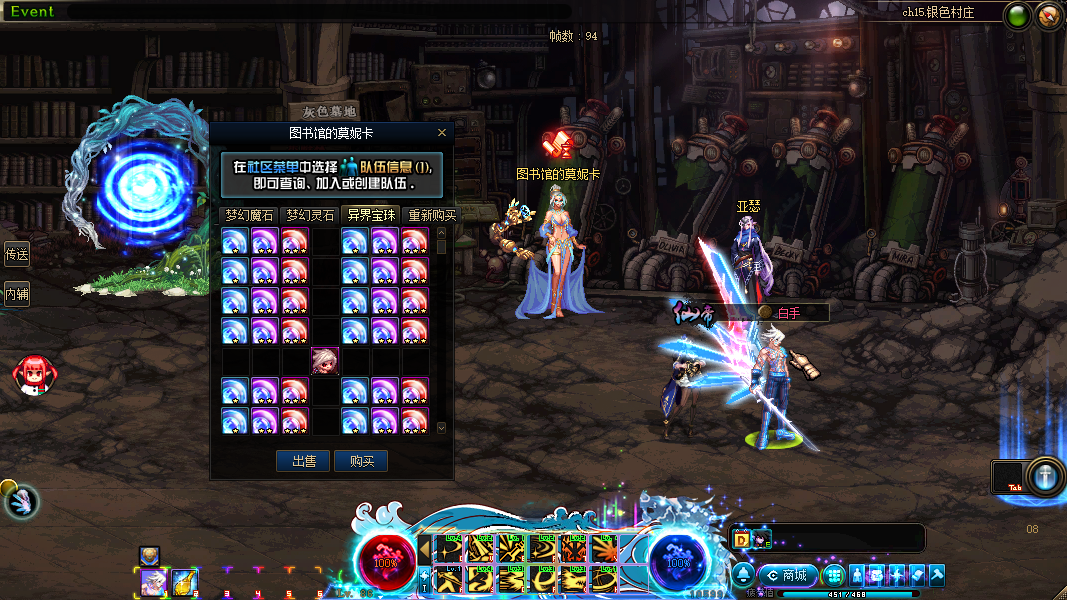Open the 重新购买 buyback tab
The image size is (1067, 600).
pos(430,215)
